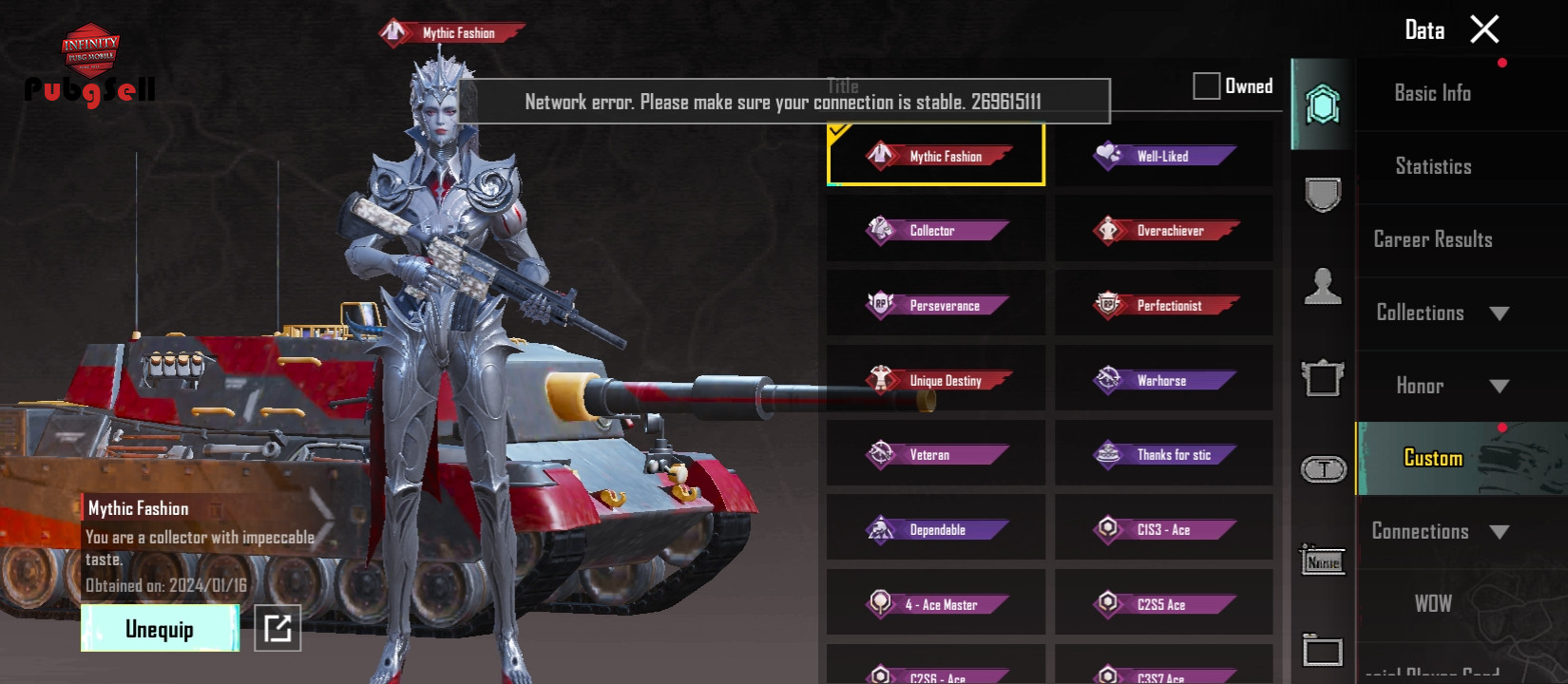Toggle the Owned checkbox
The image size is (1568, 684).
tap(1207, 86)
